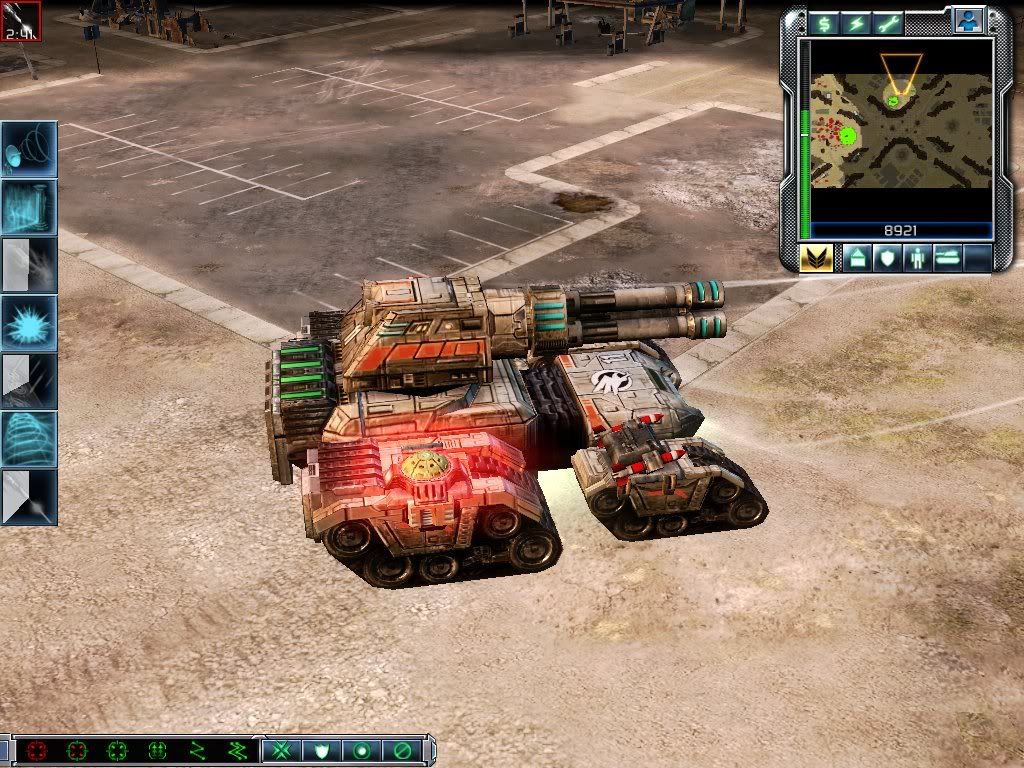Open the infantry production tab
1024x768 pixels.
click(x=917, y=258)
